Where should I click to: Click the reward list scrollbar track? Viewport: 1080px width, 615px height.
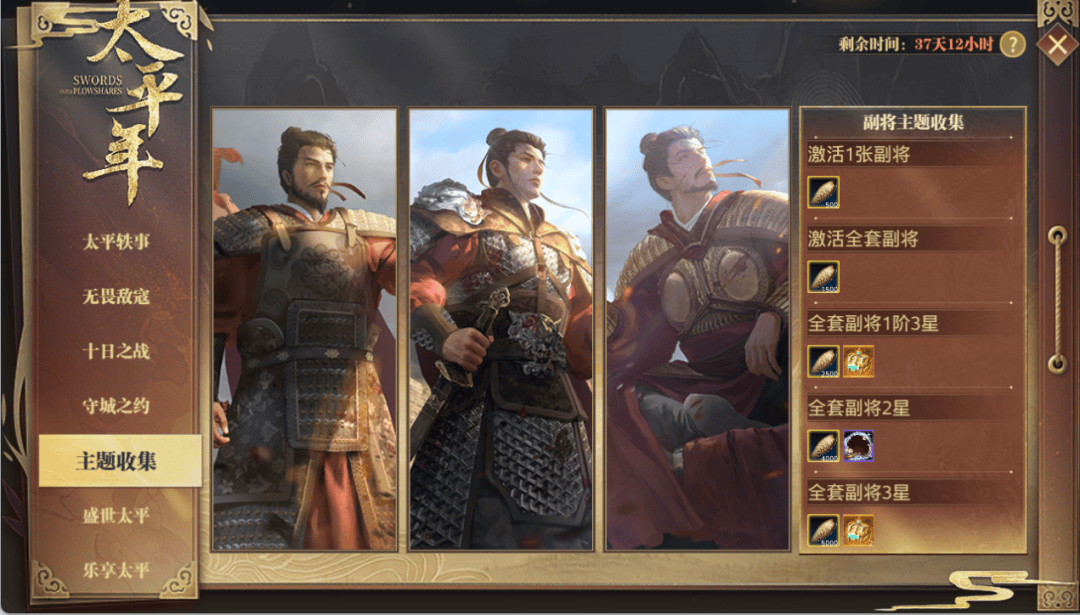1057,300
